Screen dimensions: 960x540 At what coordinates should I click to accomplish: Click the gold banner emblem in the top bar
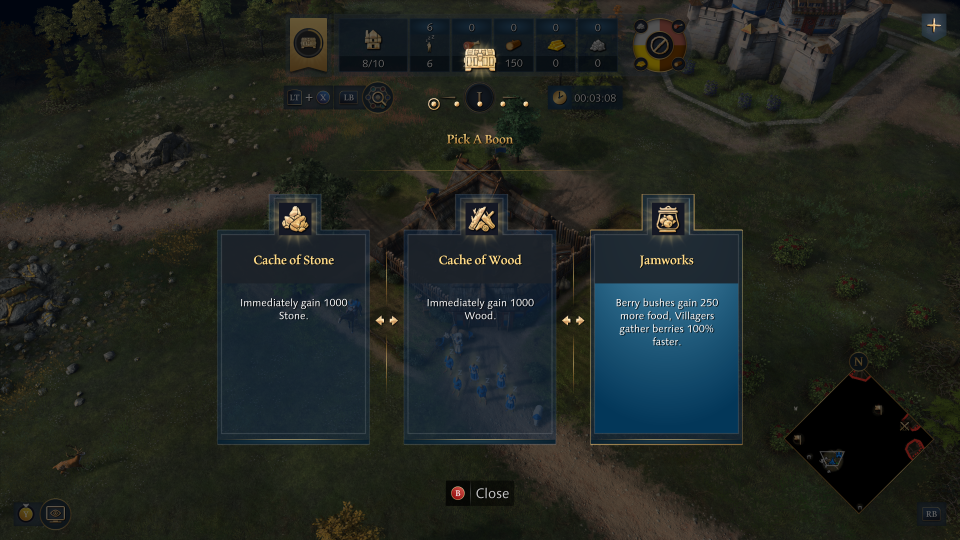pyautogui.click(x=308, y=45)
